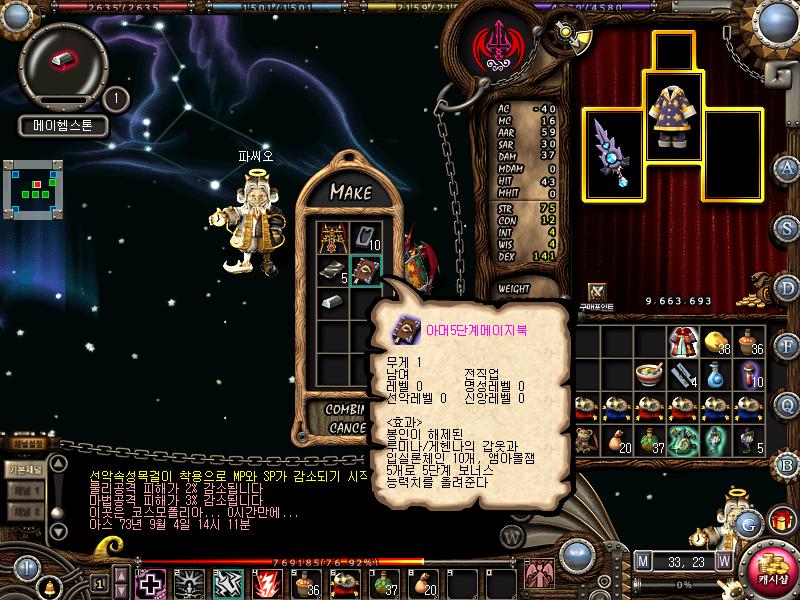The image size is (800, 600).
Task: Use the blue potion flask in inventory
Action: (715, 375)
